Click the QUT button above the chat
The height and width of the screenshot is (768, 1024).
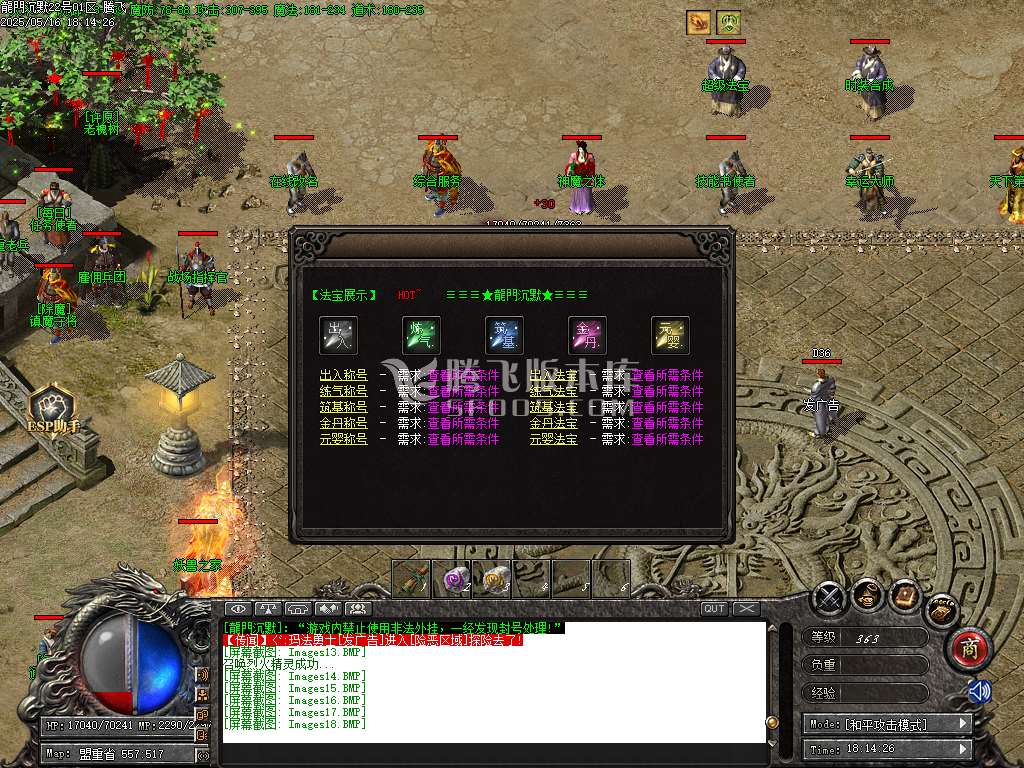715,608
